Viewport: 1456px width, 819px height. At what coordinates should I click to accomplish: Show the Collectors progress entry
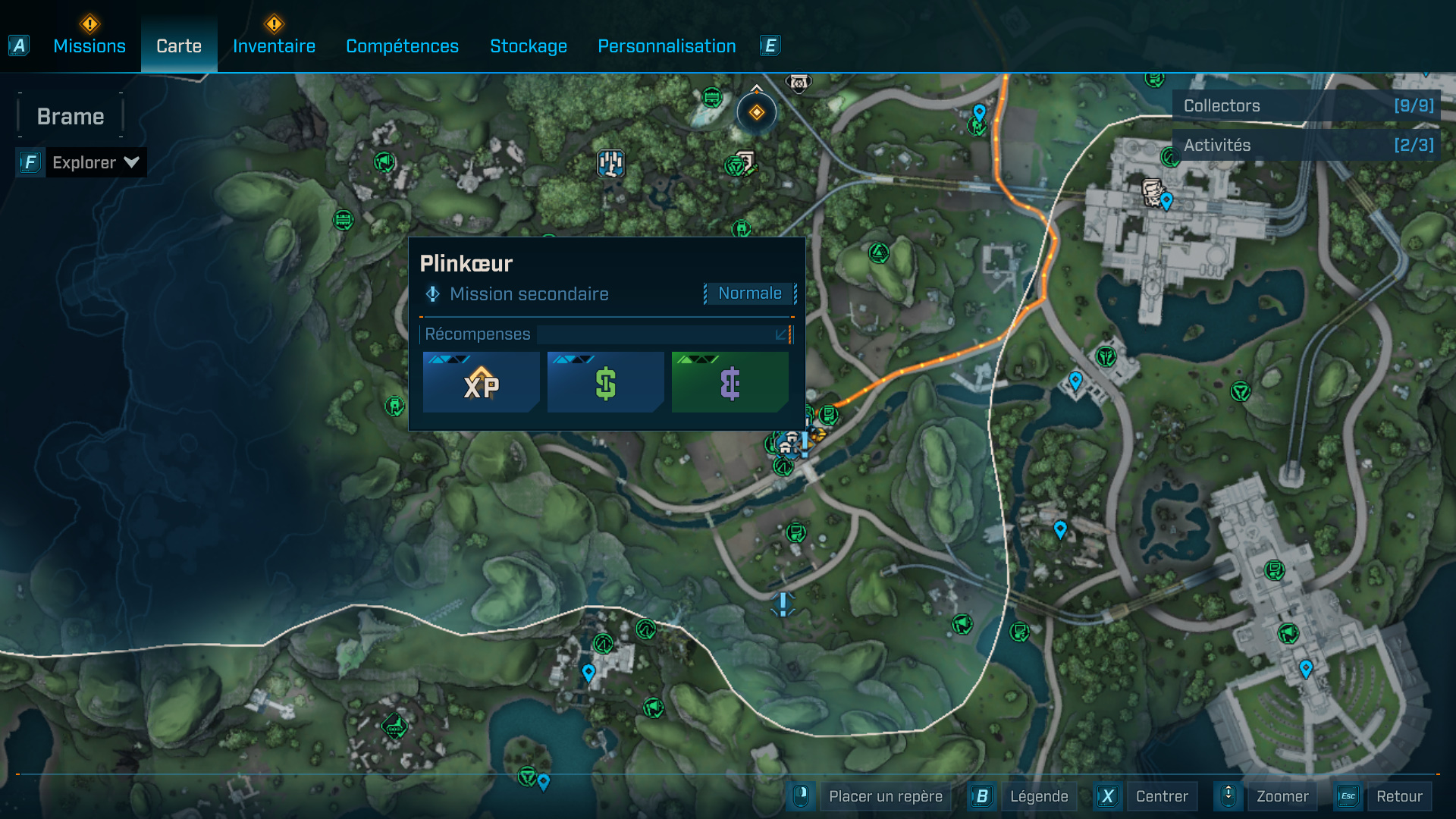tap(1307, 106)
